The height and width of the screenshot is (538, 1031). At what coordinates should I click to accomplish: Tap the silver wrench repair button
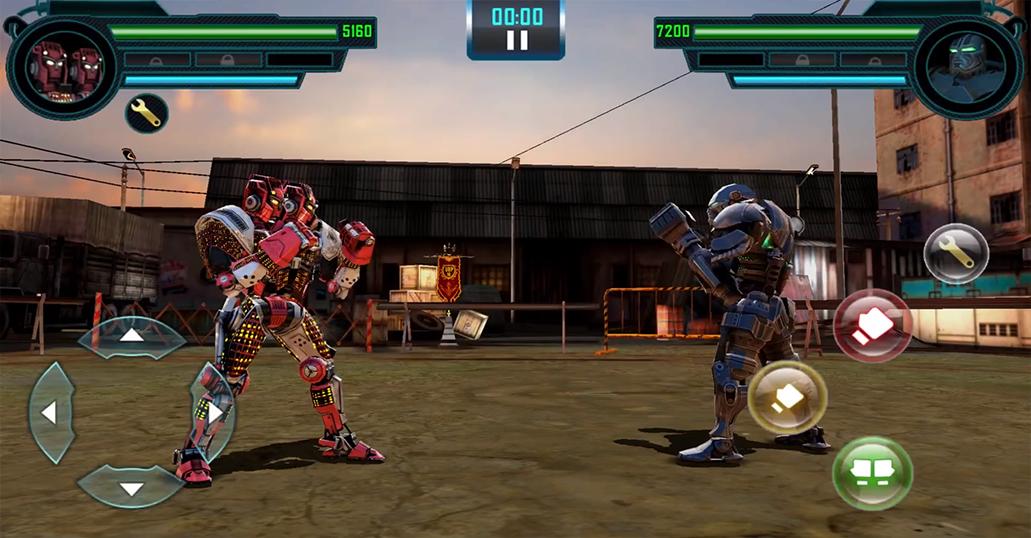(956, 253)
